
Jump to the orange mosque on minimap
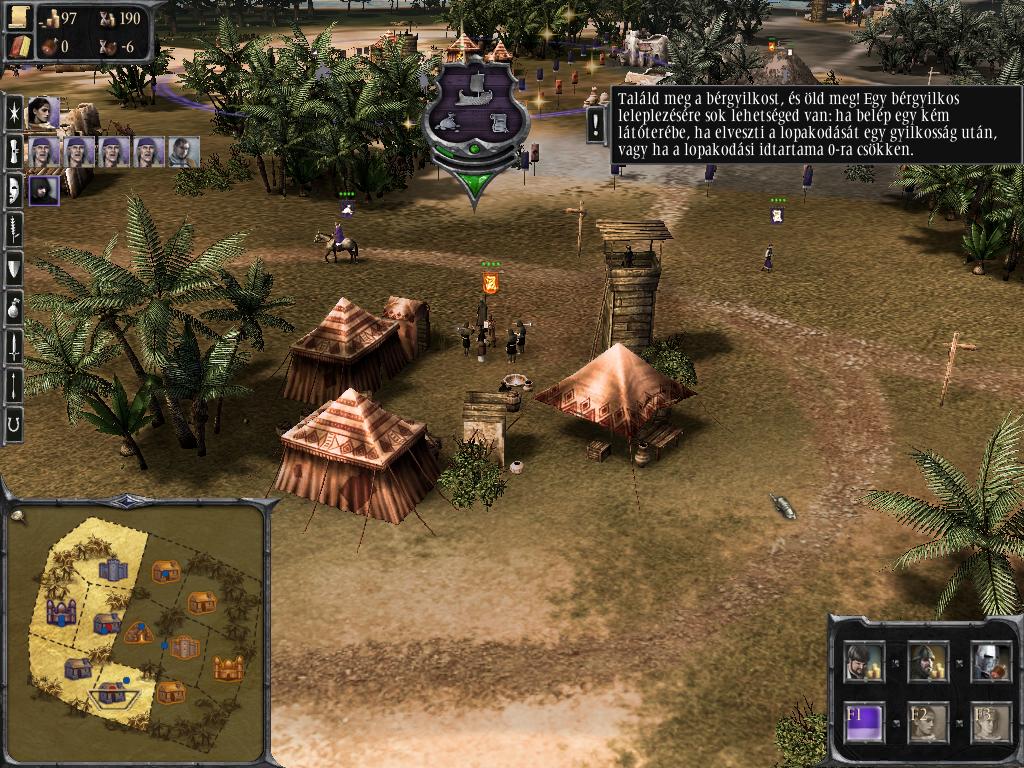pyautogui.click(x=229, y=667)
